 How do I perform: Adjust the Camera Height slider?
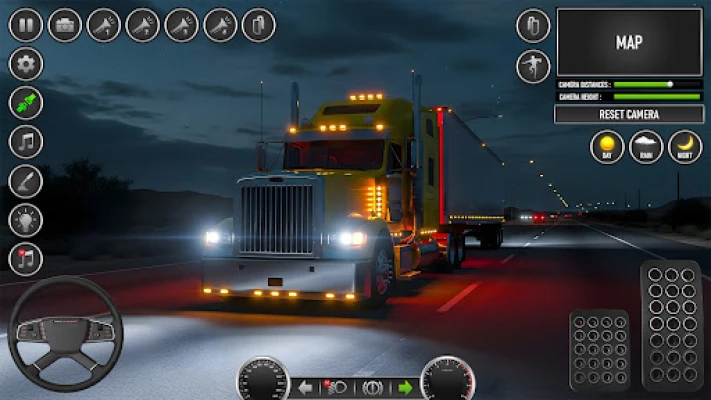pos(656,97)
